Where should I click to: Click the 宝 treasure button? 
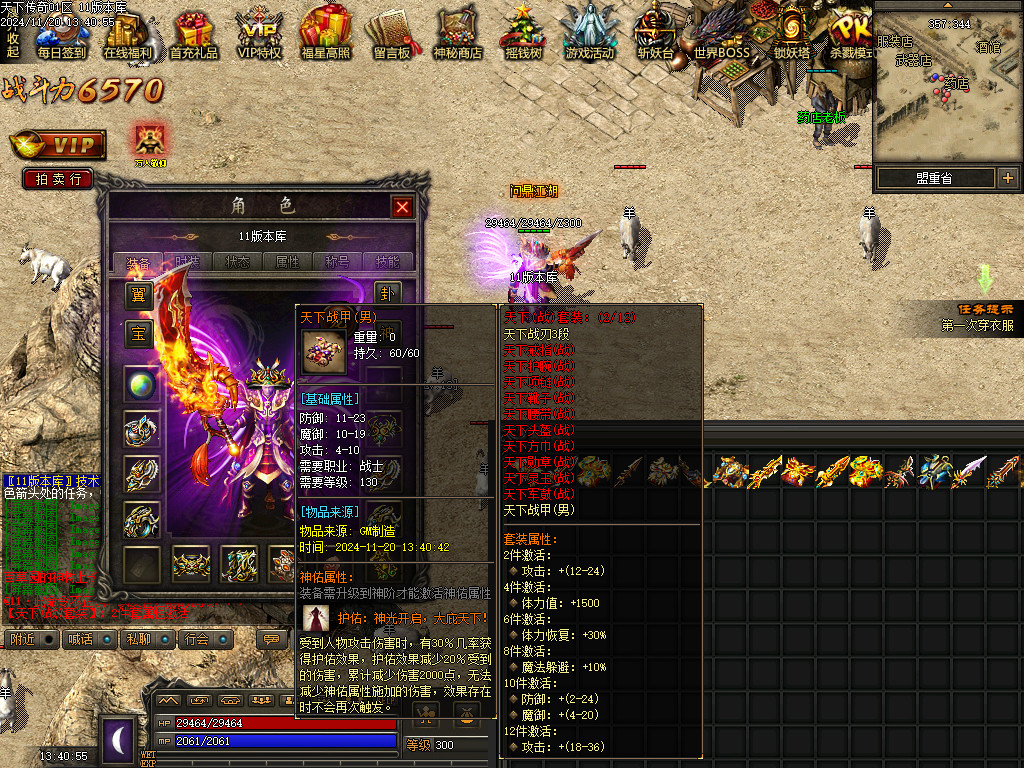click(x=138, y=334)
